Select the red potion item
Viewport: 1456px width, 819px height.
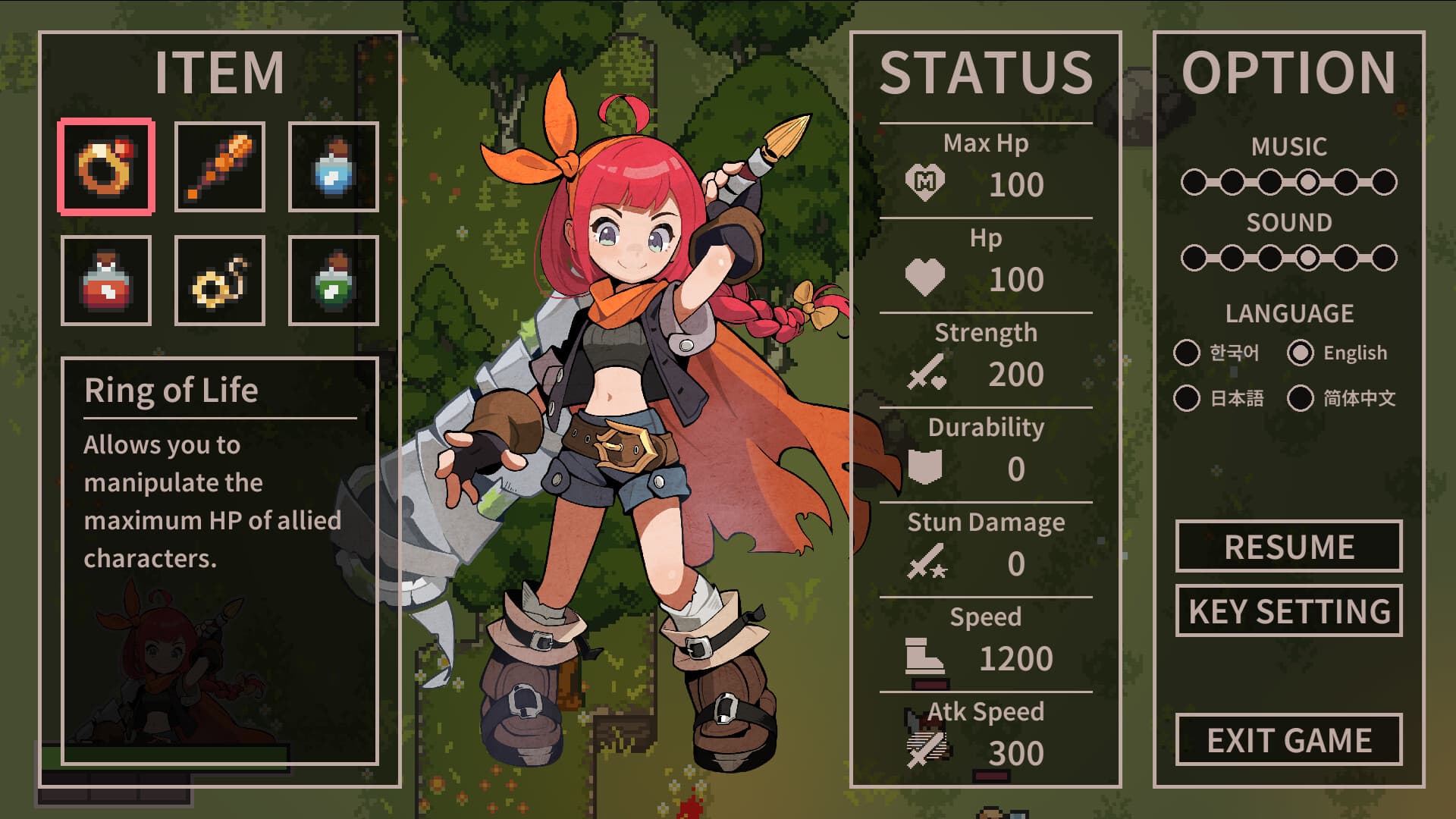(x=106, y=279)
